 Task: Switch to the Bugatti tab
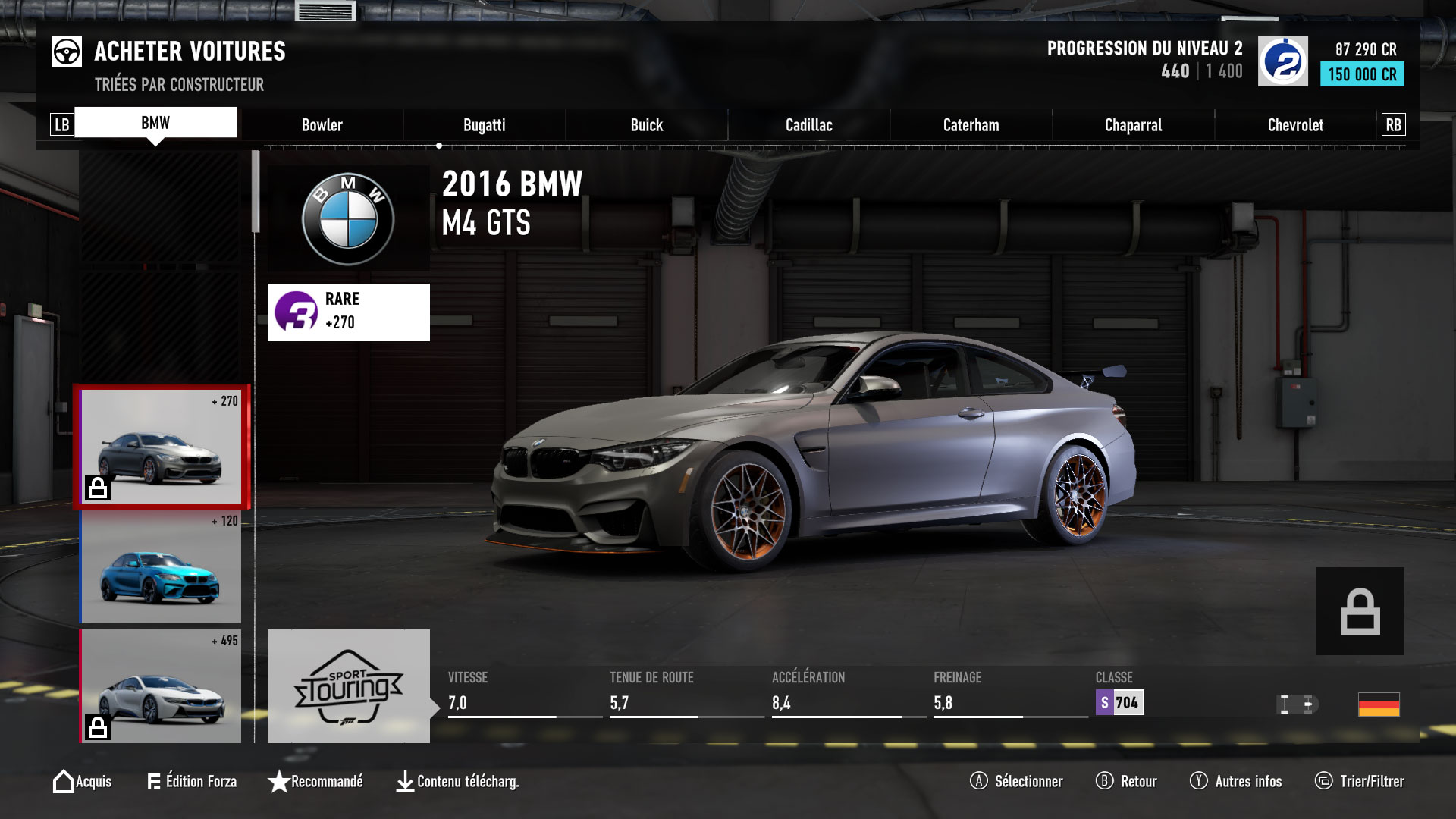coord(485,124)
